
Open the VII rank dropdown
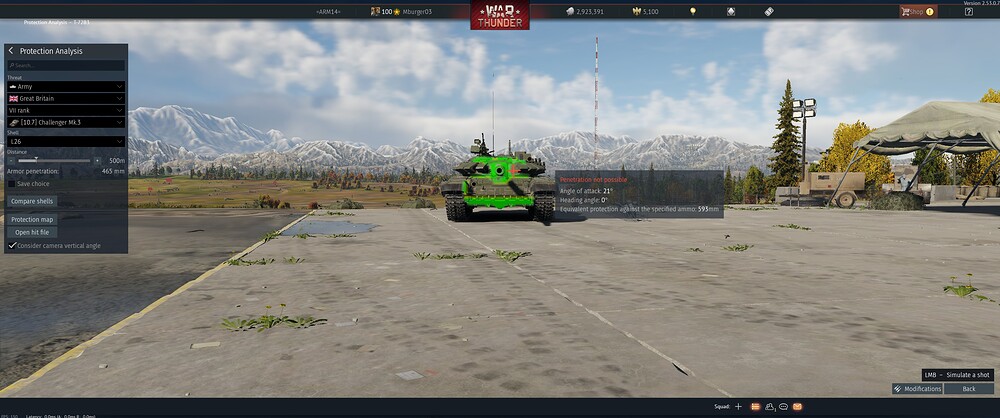point(66,110)
